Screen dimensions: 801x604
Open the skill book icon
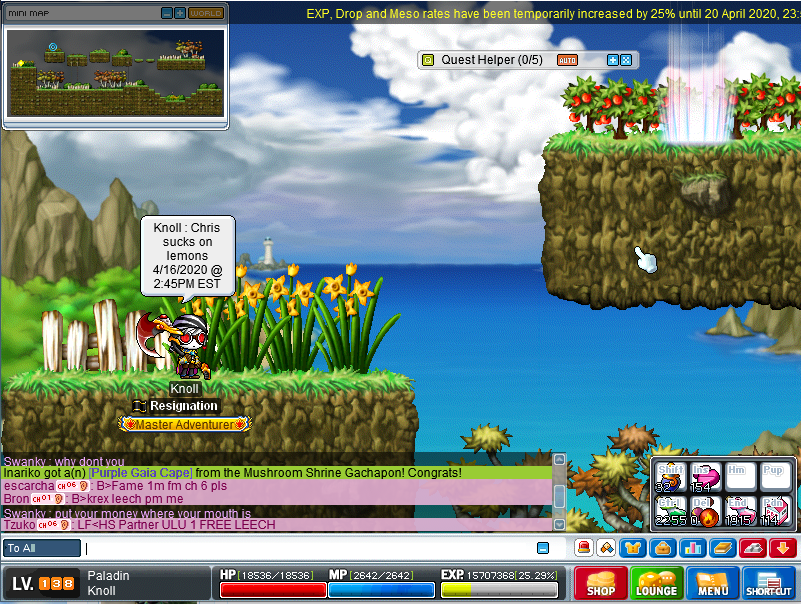(x=722, y=548)
